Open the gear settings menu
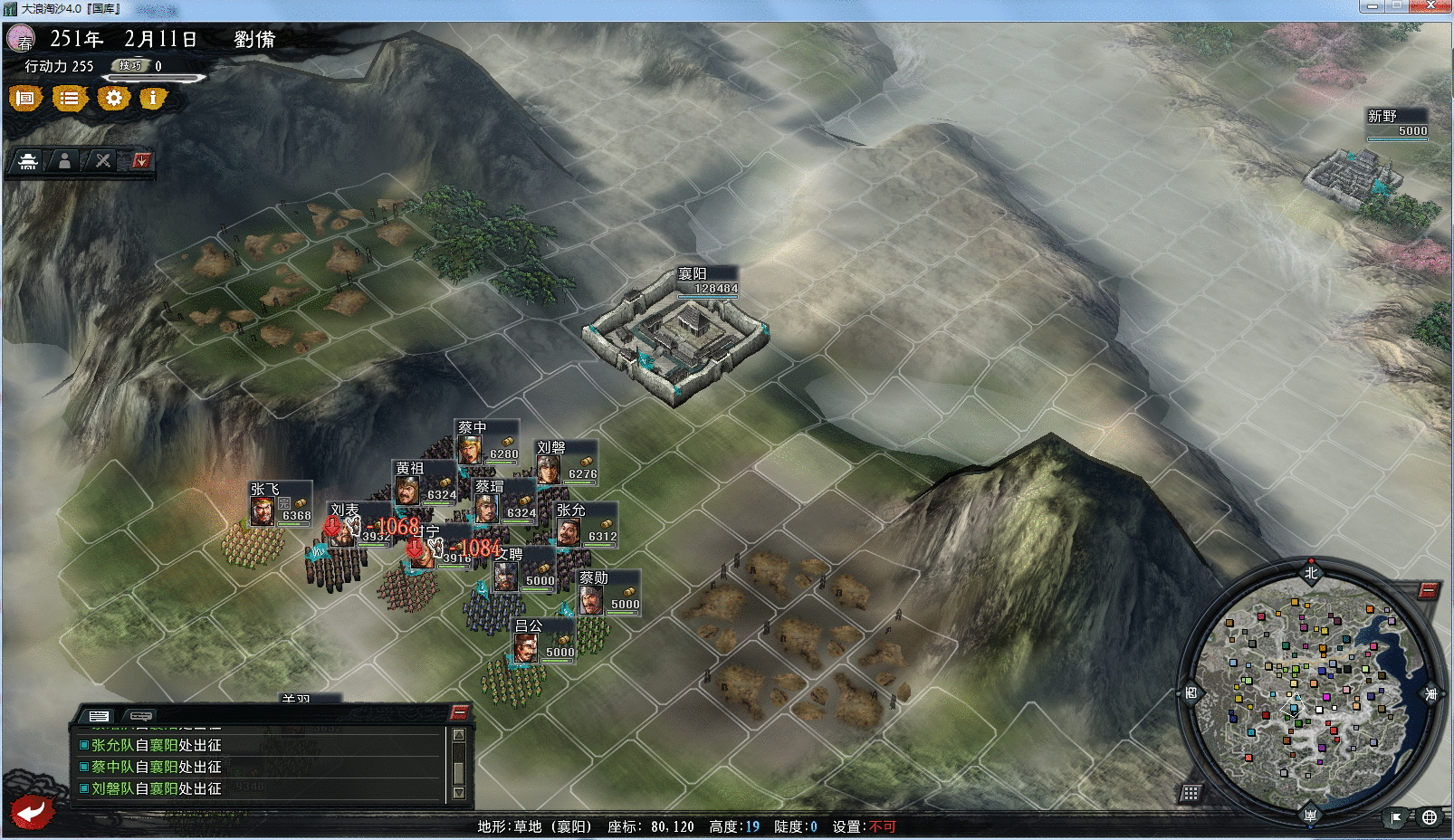The height and width of the screenshot is (840, 1454). coord(113,98)
